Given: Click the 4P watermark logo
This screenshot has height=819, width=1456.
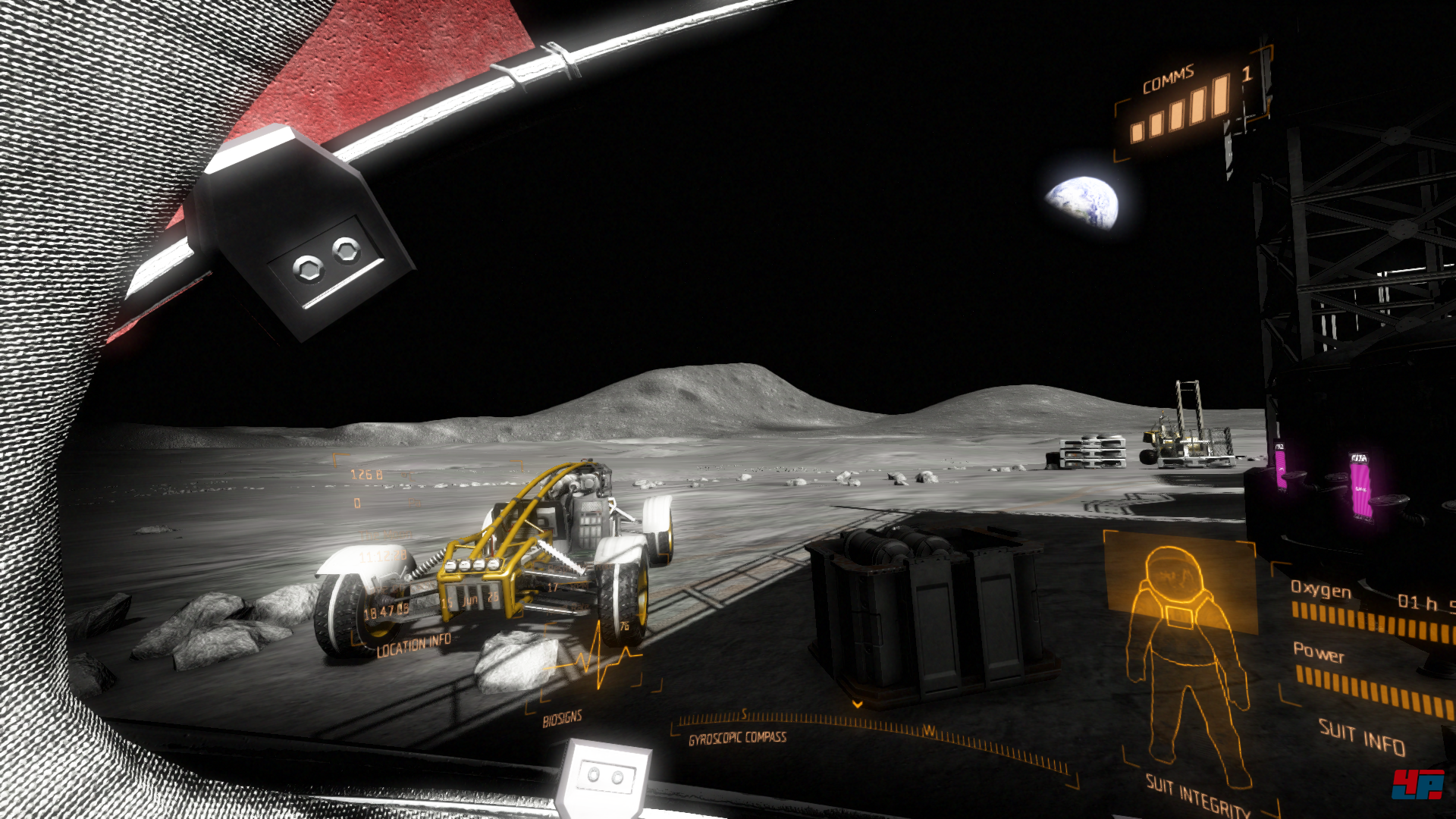Looking at the screenshot, I should pos(1417,784).
